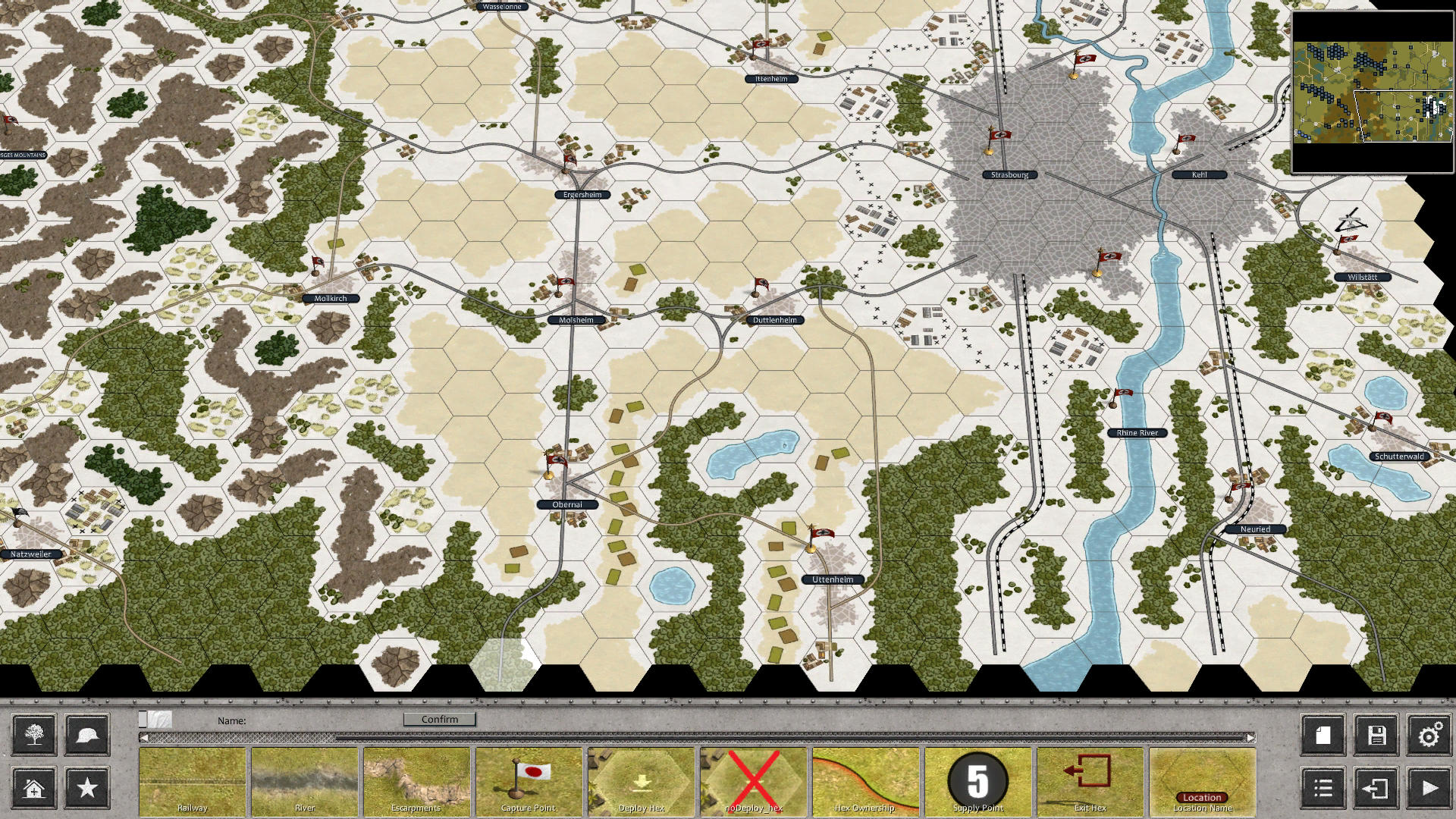Image resolution: width=1456 pixels, height=819 pixels.
Task: Activate the Hex Ownership overlay tool
Action: click(864, 781)
